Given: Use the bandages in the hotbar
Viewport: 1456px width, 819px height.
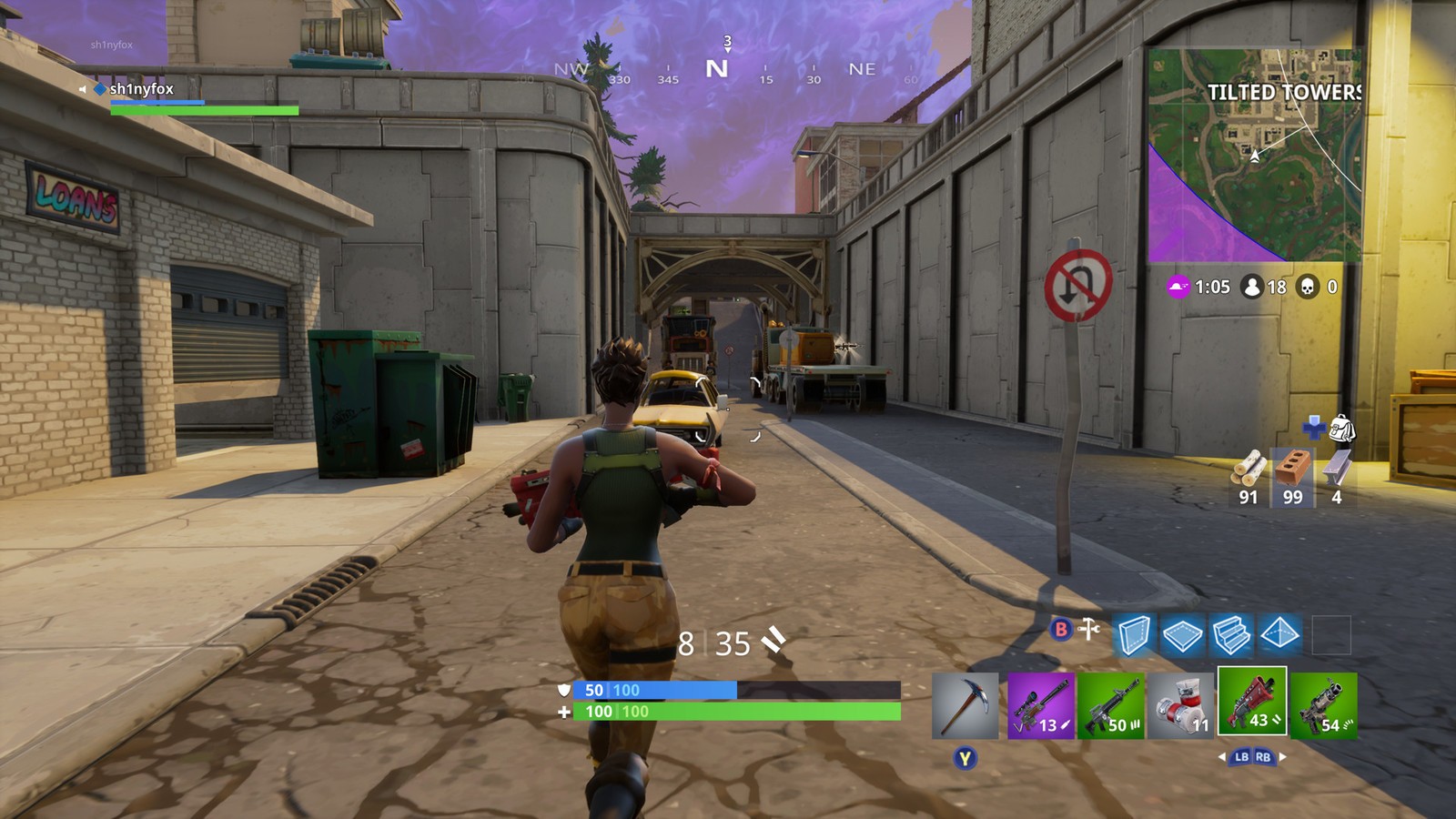Looking at the screenshot, I should (x=1181, y=706).
